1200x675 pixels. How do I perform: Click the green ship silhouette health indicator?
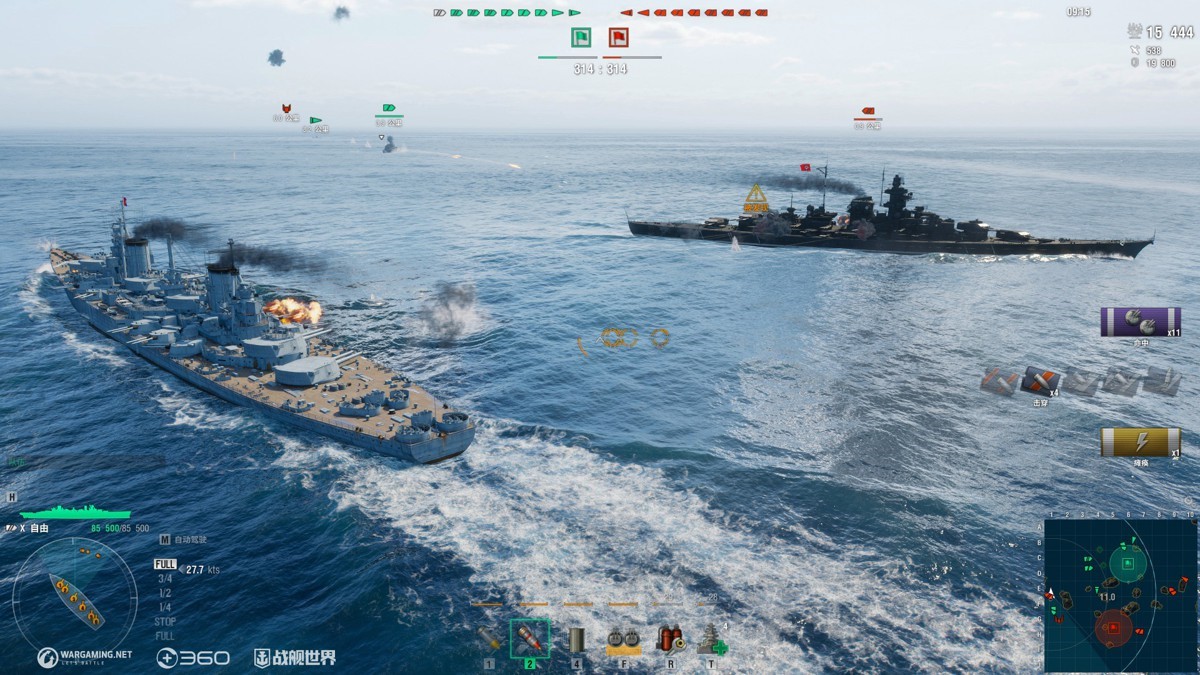75,512
